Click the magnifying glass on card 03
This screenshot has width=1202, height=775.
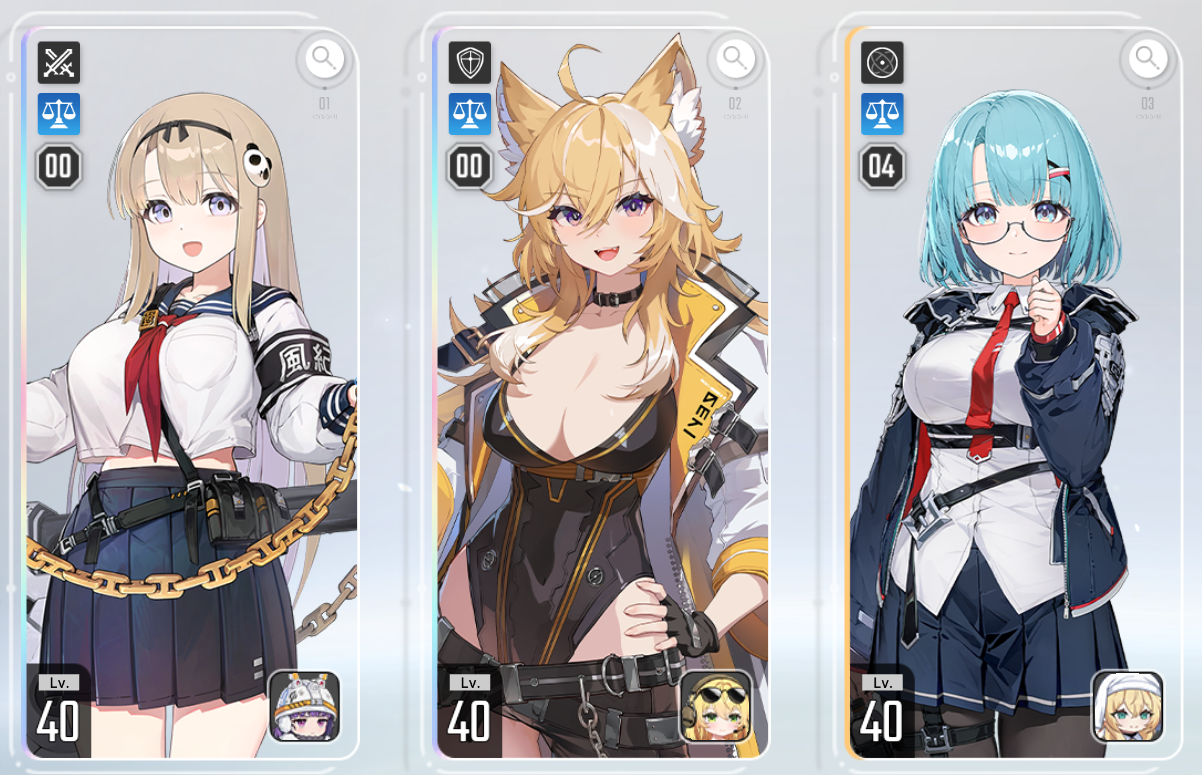pyautogui.click(x=1147, y=59)
